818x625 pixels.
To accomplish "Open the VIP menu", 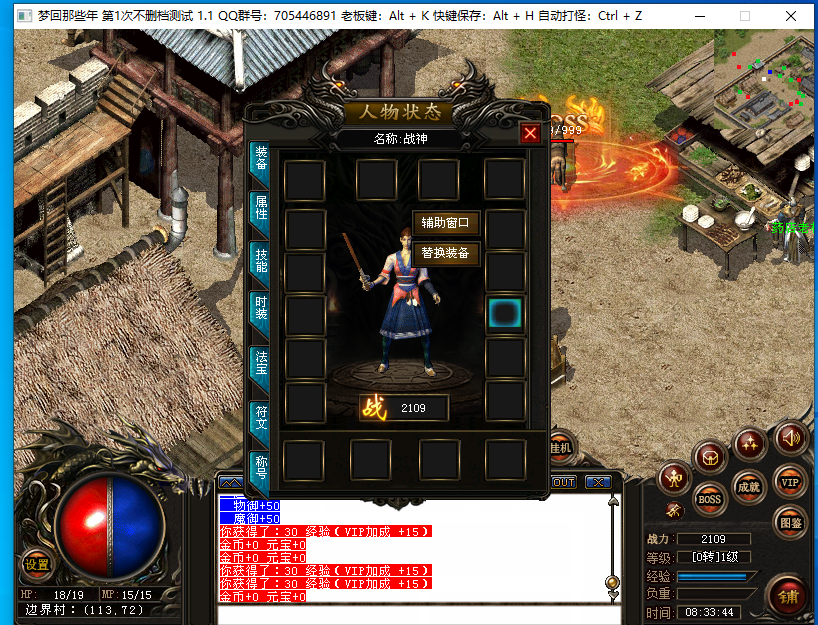I will click(790, 482).
